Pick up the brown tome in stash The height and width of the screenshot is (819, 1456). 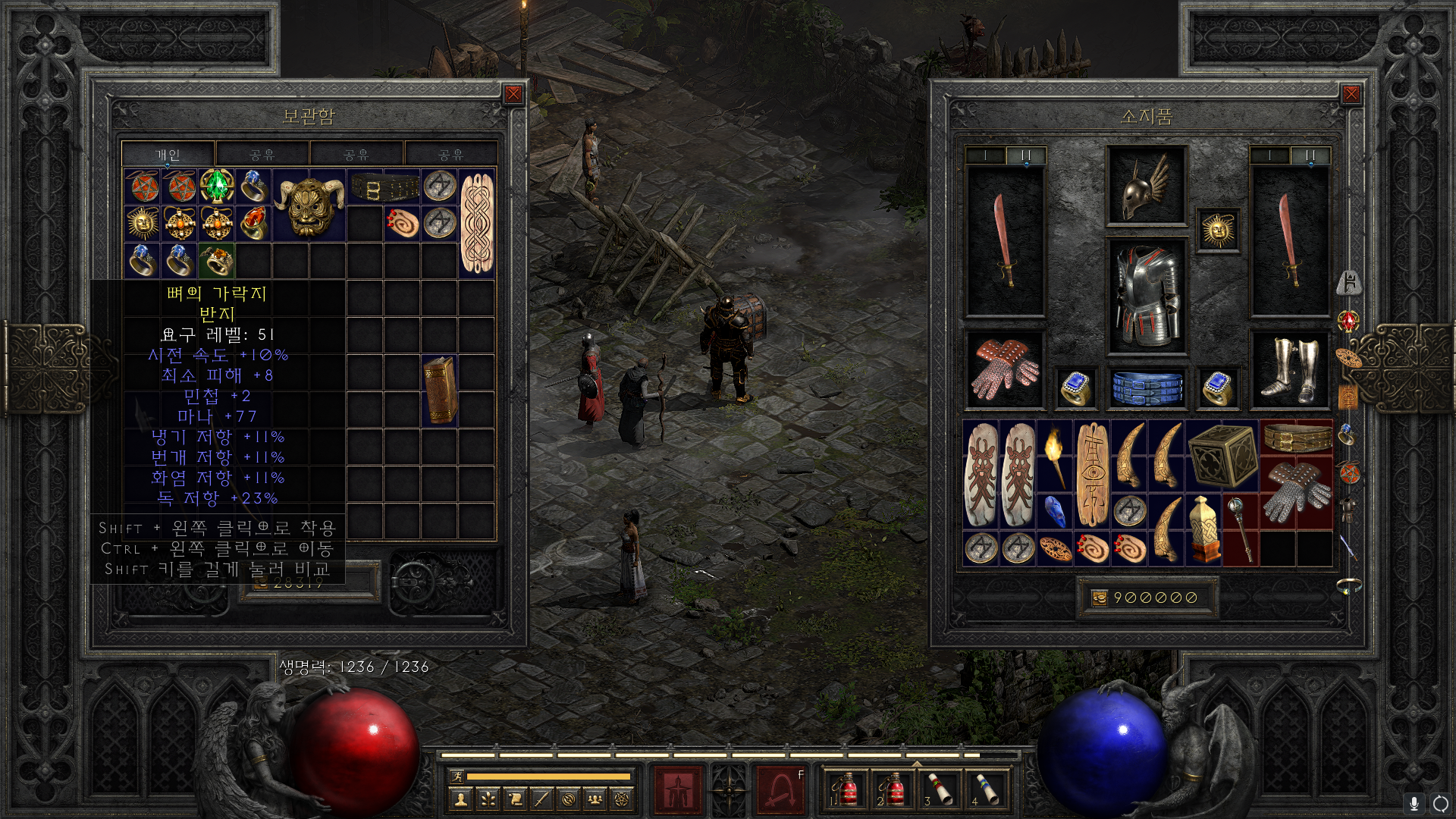pyautogui.click(x=440, y=391)
